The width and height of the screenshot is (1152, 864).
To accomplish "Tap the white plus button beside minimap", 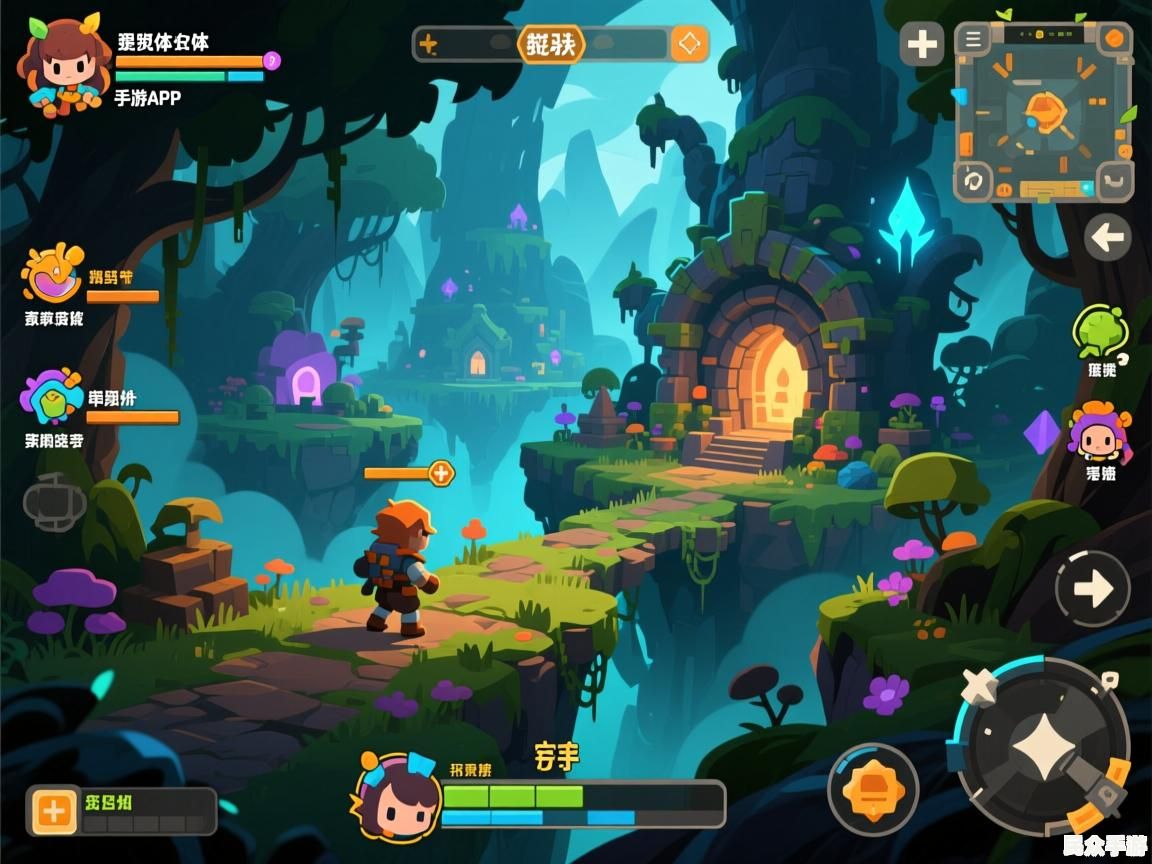I will [921, 45].
